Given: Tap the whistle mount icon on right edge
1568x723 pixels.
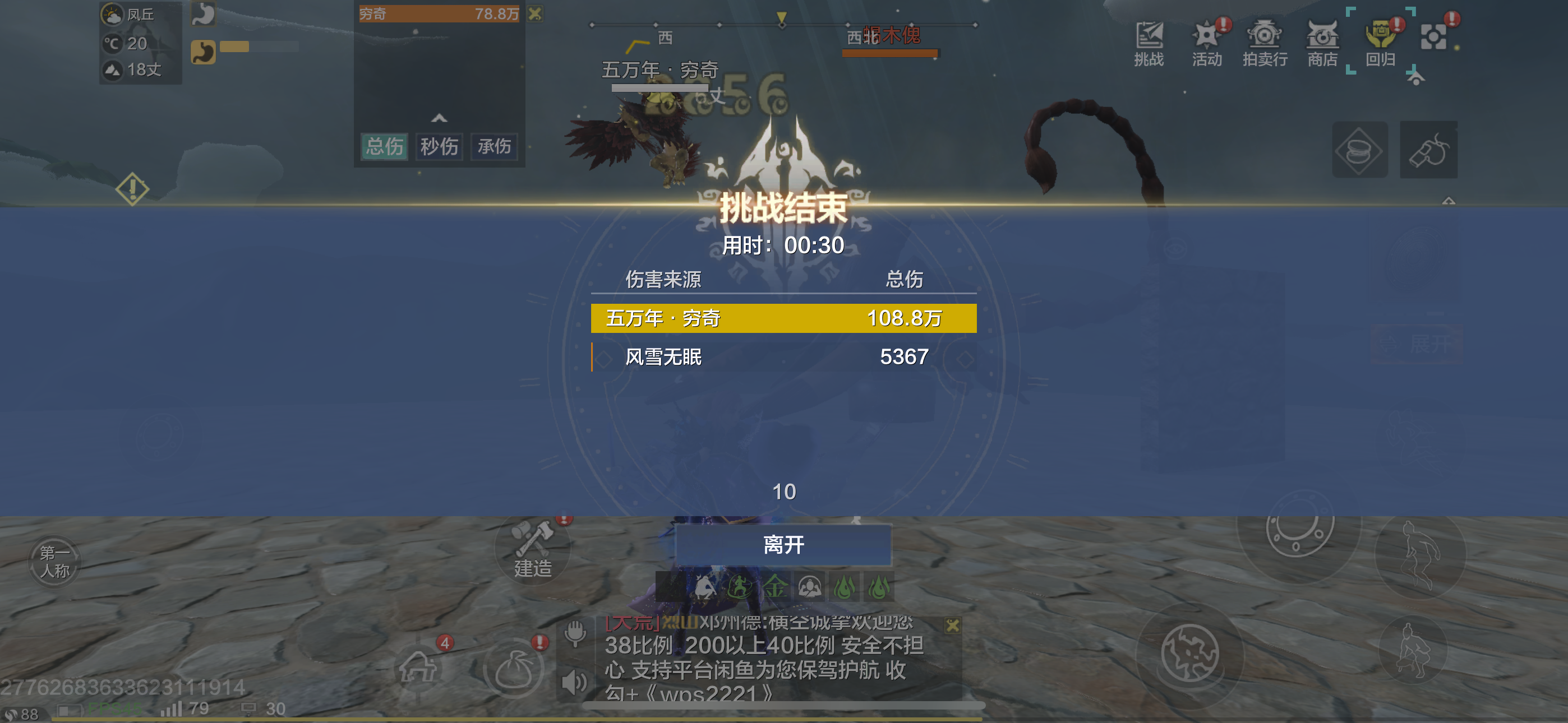Looking at the screenshot, I should tap(1430, 150).
